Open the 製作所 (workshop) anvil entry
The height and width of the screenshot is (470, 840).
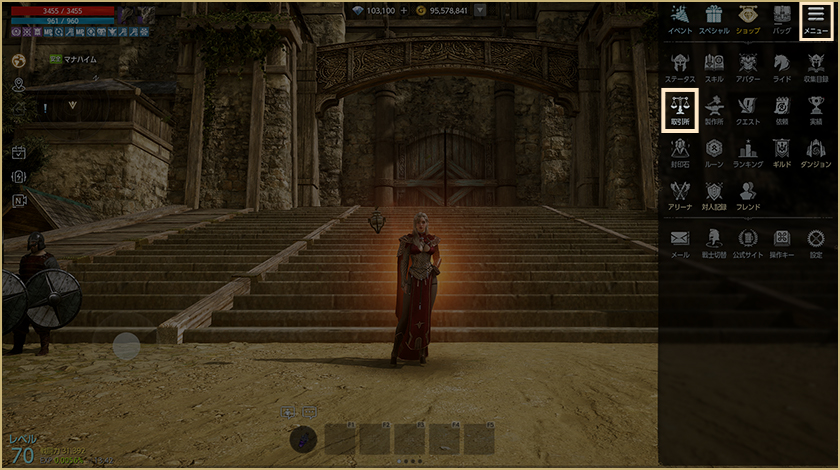pos(714,110)
